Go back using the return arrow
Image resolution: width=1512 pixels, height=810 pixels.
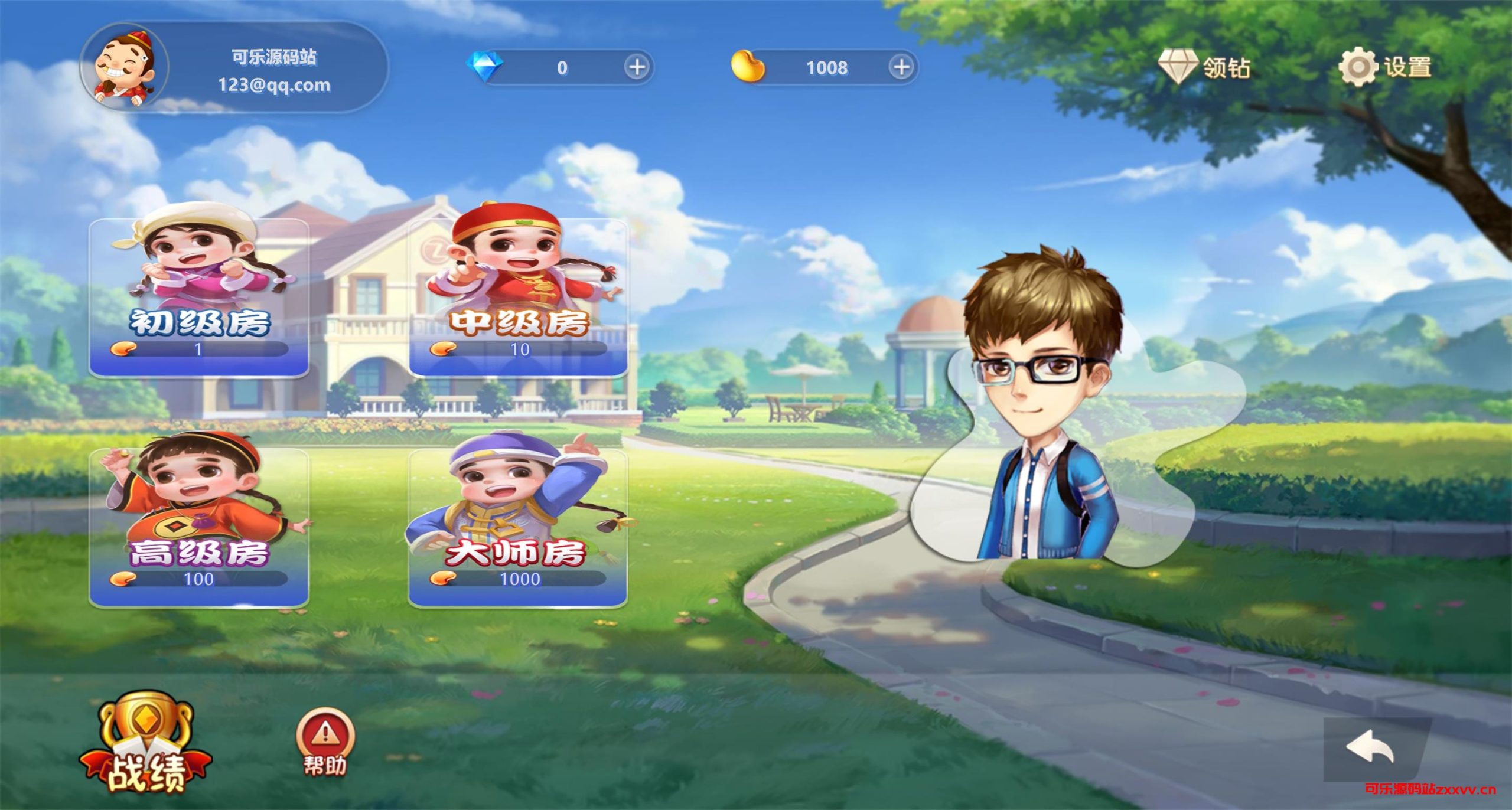click(x=1370, y=750)
